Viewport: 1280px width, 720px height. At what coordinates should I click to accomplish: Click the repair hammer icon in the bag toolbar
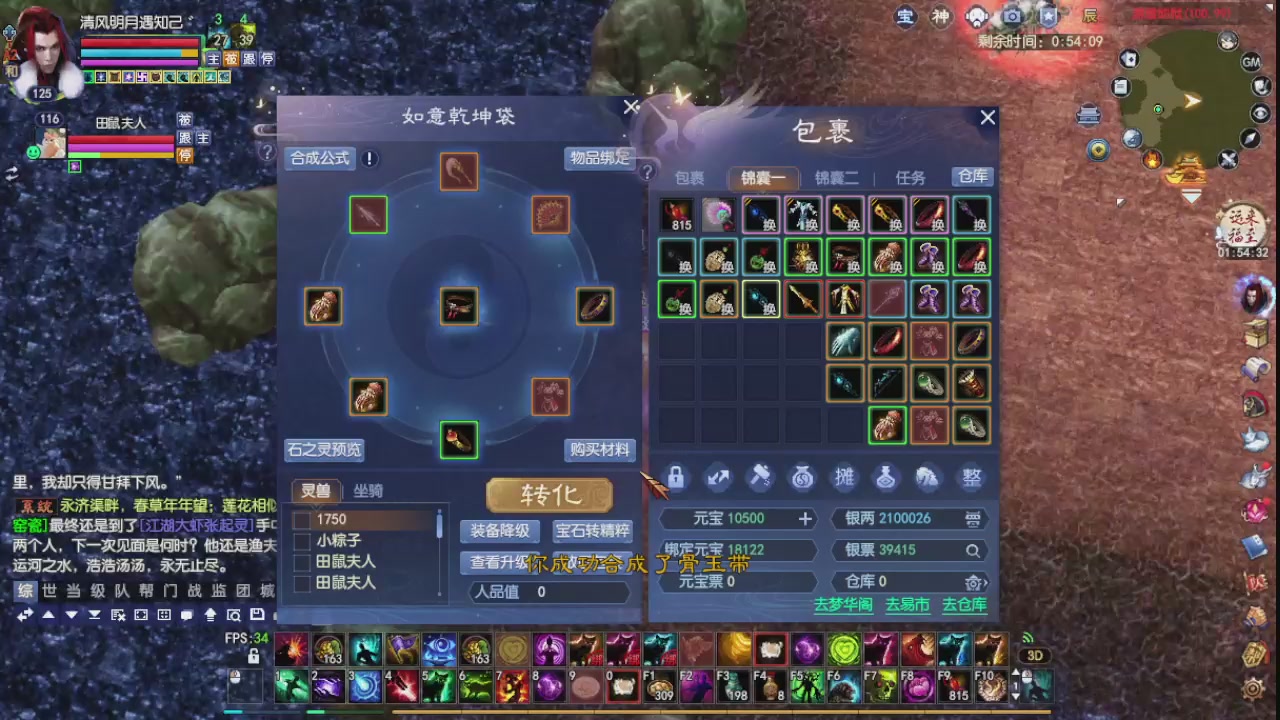(760, 478)
